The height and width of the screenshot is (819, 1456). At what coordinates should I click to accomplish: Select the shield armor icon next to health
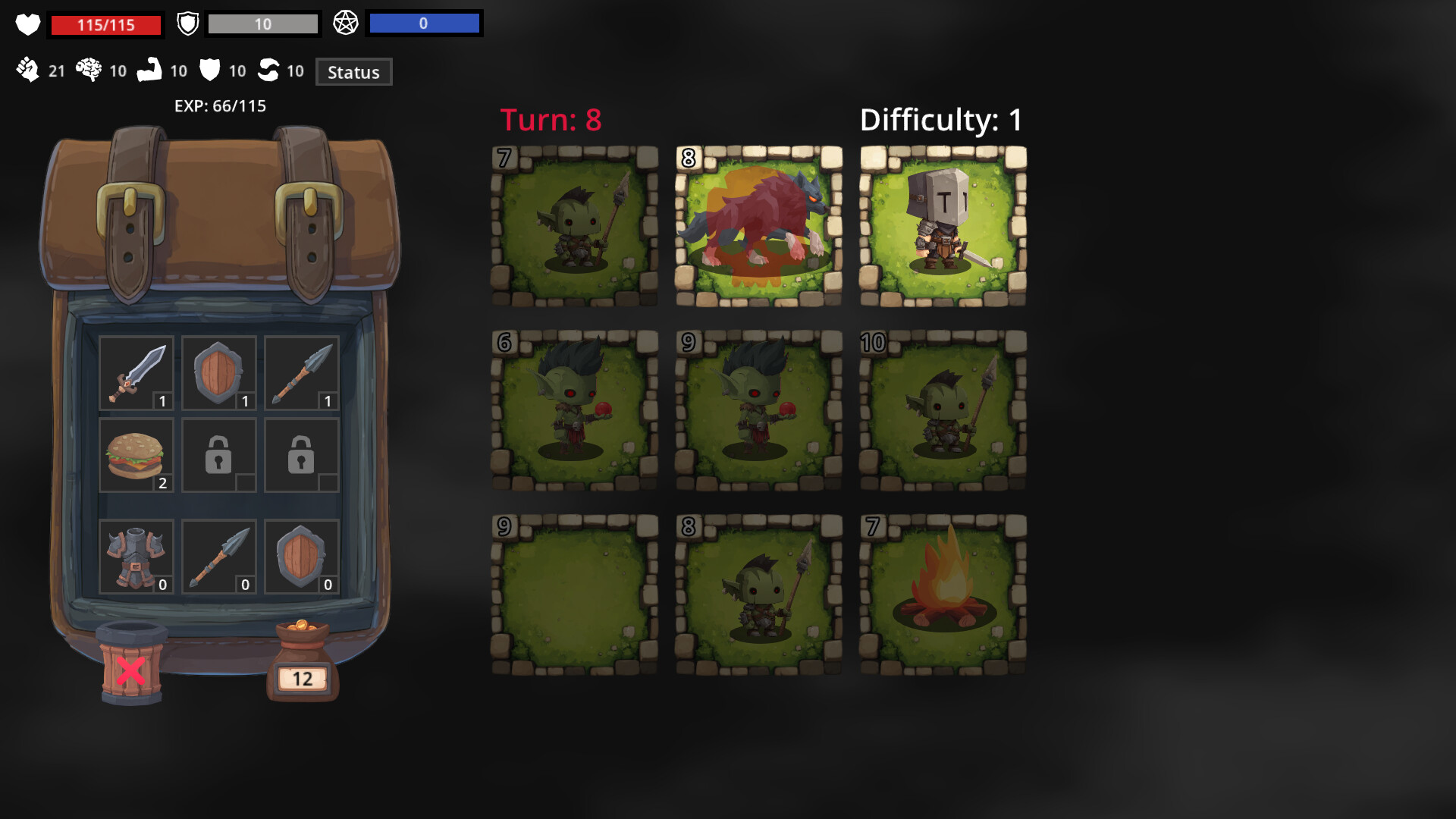tap(187, 23)
